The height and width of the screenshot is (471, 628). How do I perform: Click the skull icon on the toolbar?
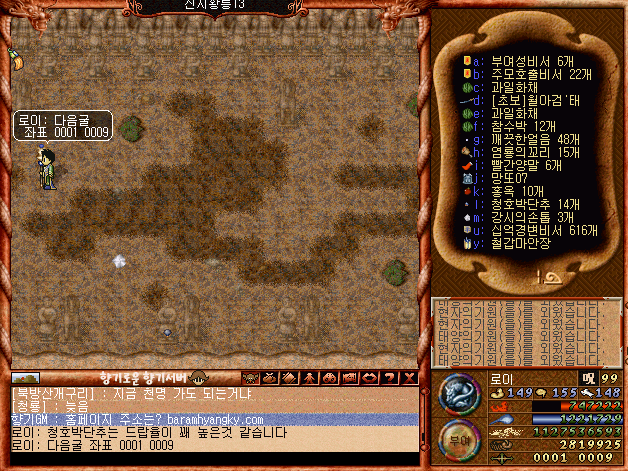tap(249, 377)
